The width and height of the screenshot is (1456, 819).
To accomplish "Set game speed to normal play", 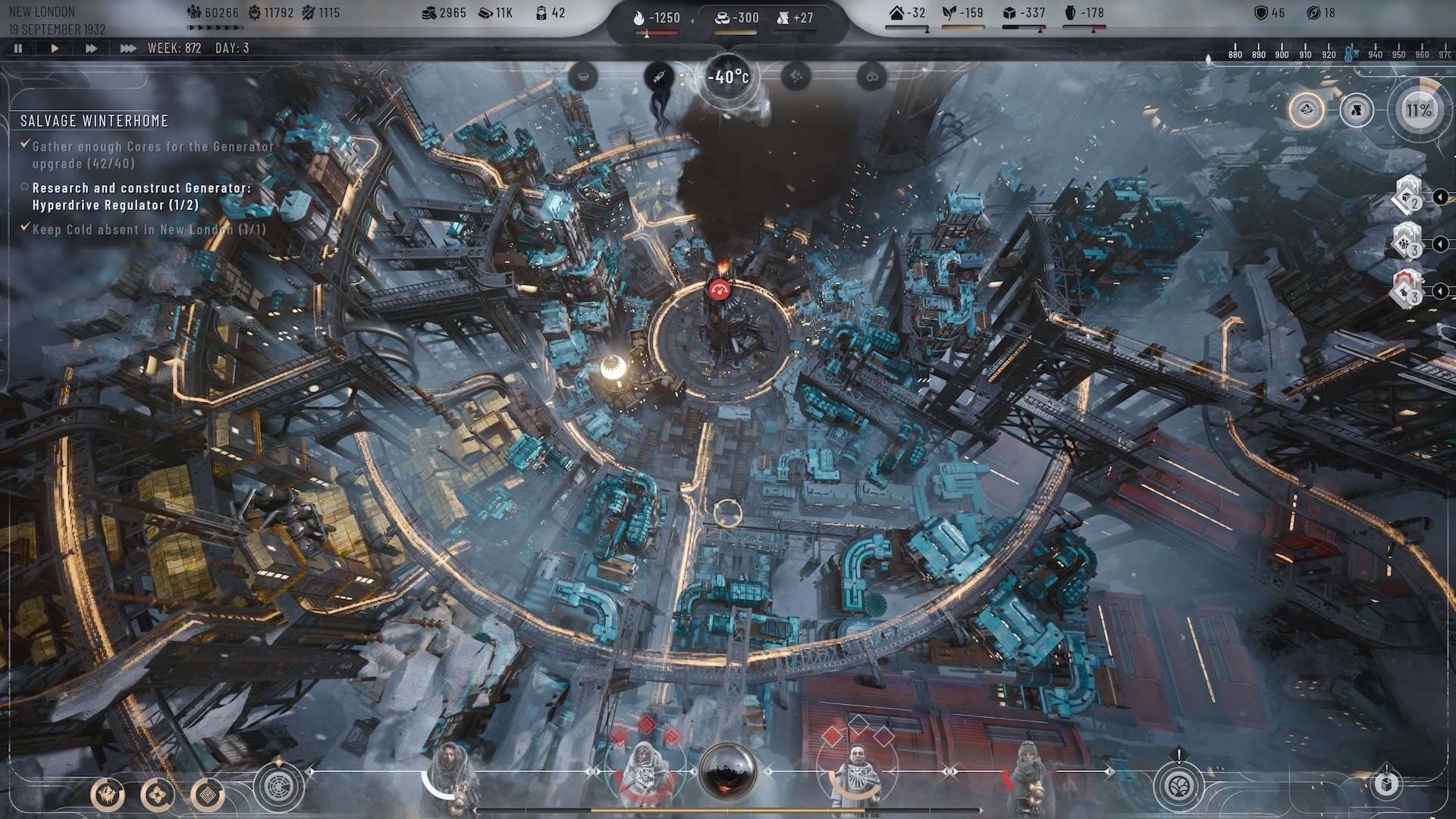I will click(x=55, y=49).
